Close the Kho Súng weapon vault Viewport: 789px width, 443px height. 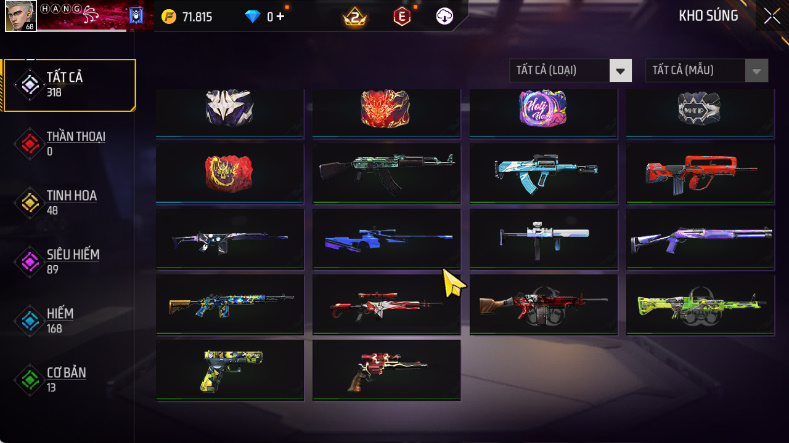[x=771, y=16]
